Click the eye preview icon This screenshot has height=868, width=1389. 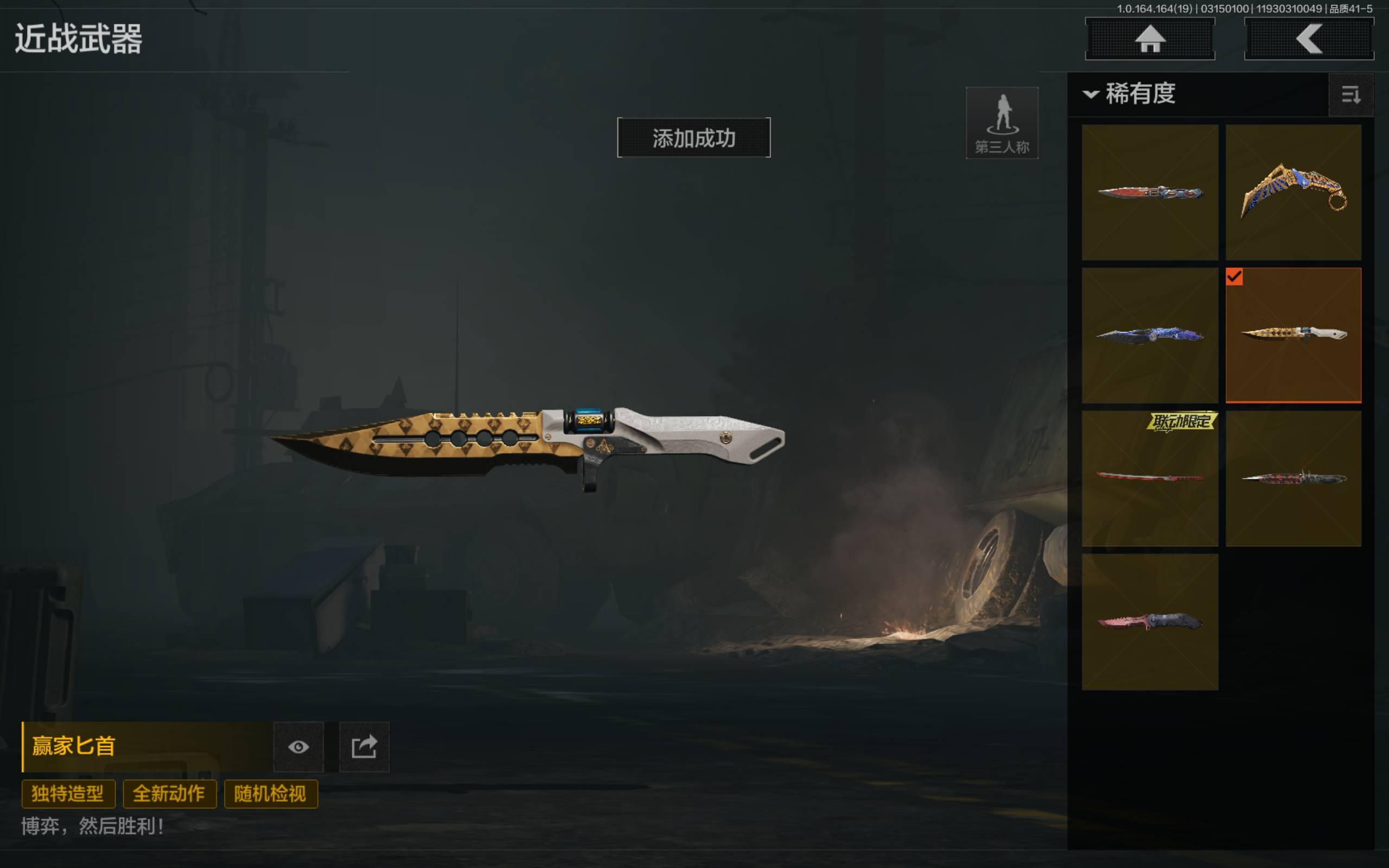298,747
